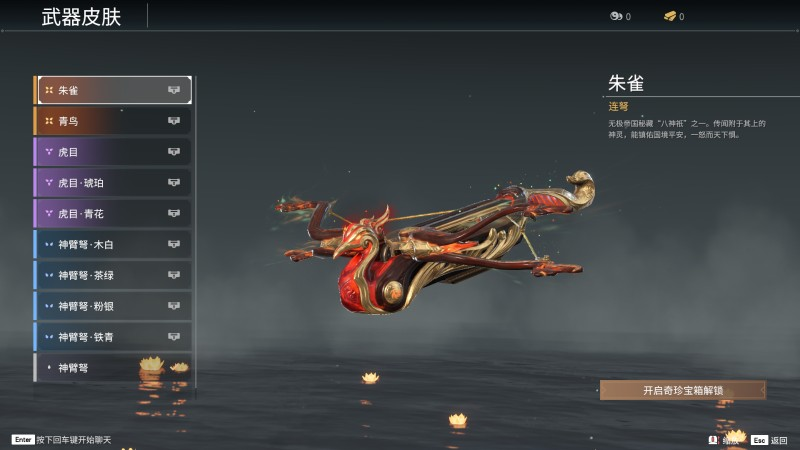Pick the 虎目·琥珀 skin

point(113,183)
